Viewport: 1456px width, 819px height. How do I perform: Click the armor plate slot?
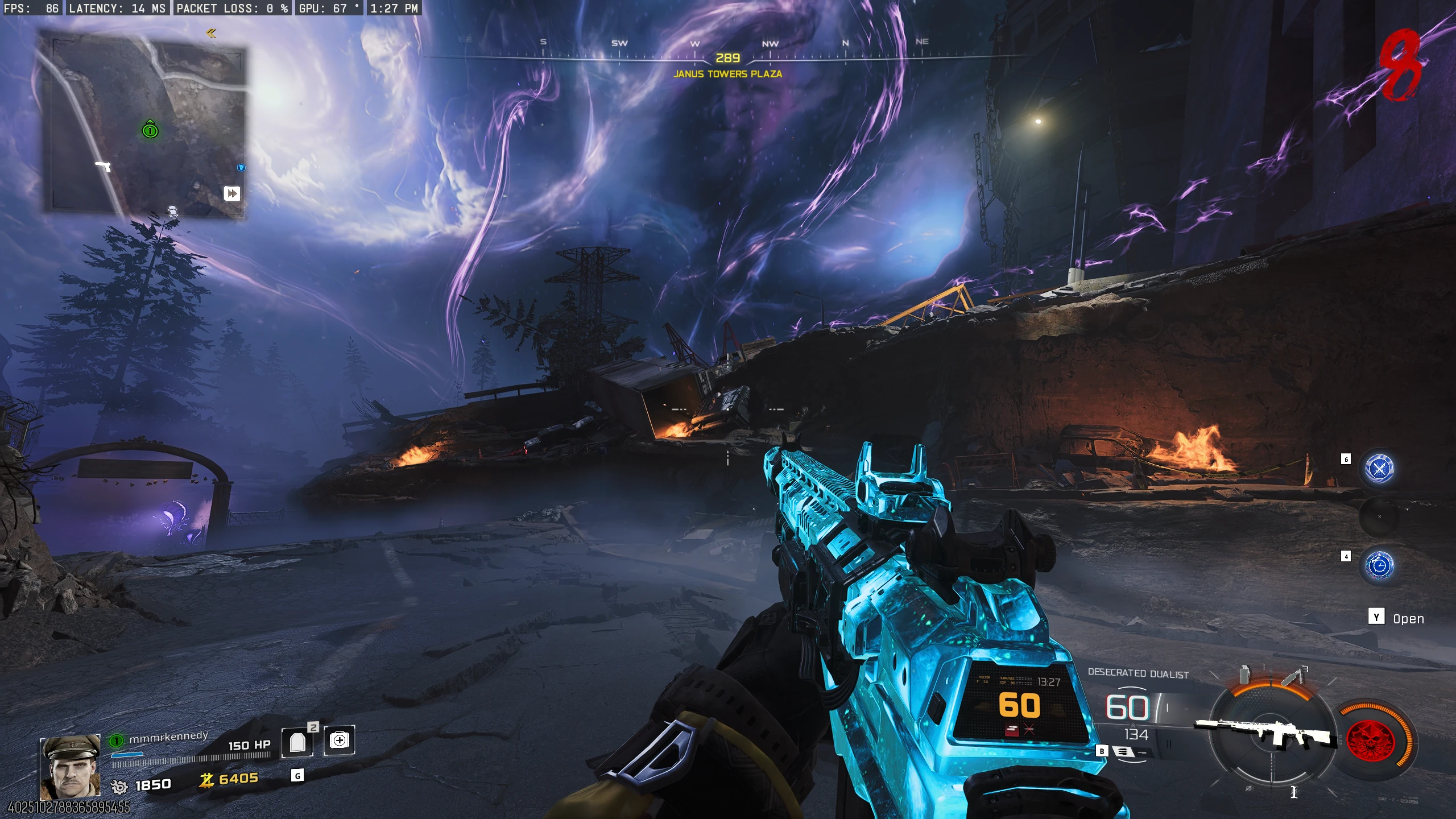pyautogui.click(x=297, y=742)
